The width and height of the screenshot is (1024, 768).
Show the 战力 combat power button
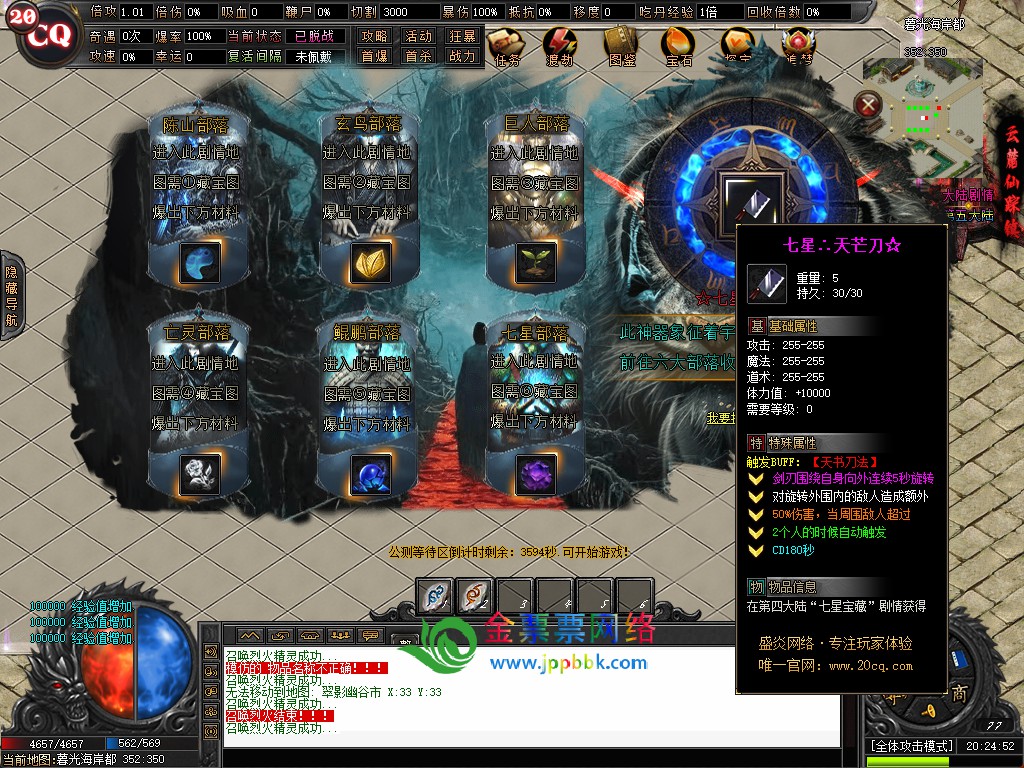click(462, 57)
